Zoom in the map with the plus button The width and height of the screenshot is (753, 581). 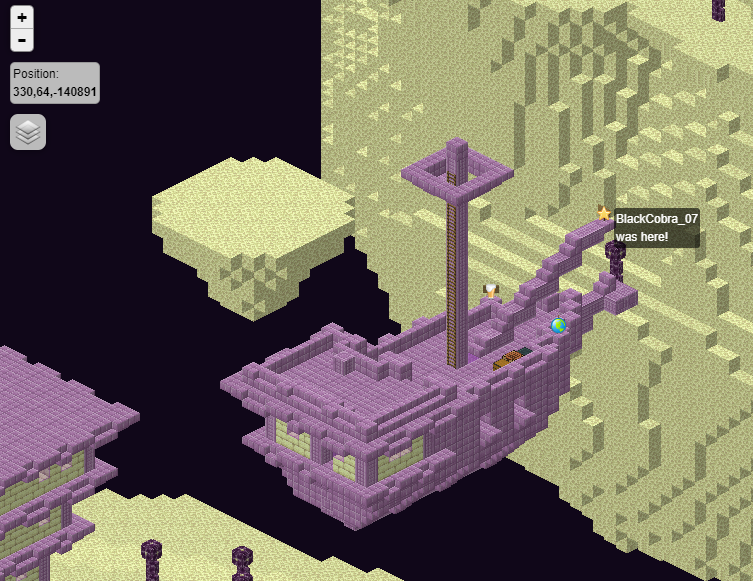[x=22, y=17]
